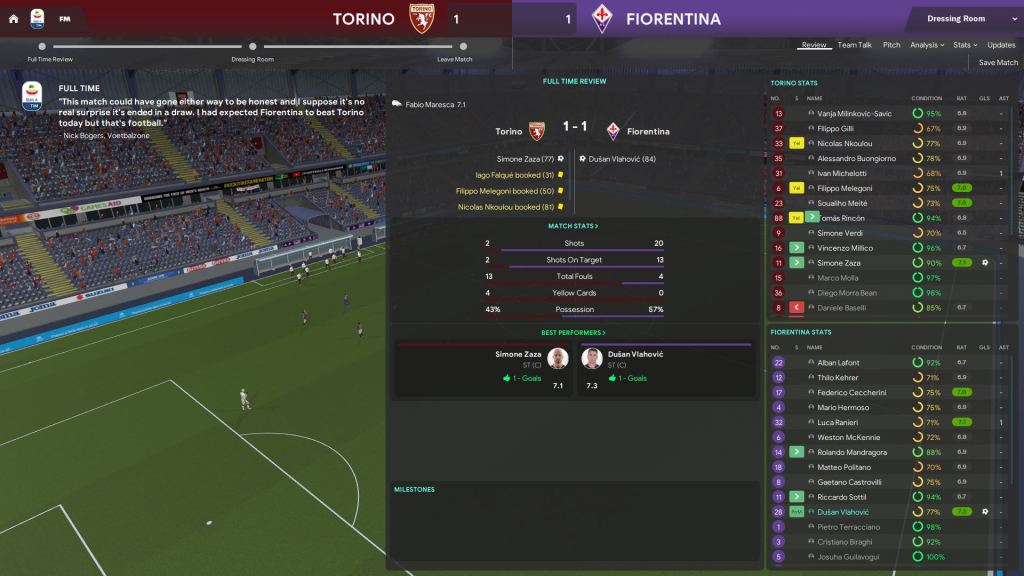View Vanja Milinkovic-Savic in Torino stats

click(854, 113)
